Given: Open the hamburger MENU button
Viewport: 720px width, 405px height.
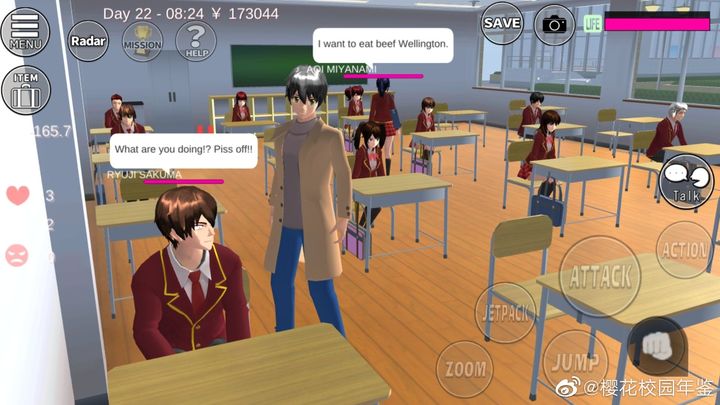Looking at the screenshot, I should (26, 32).
